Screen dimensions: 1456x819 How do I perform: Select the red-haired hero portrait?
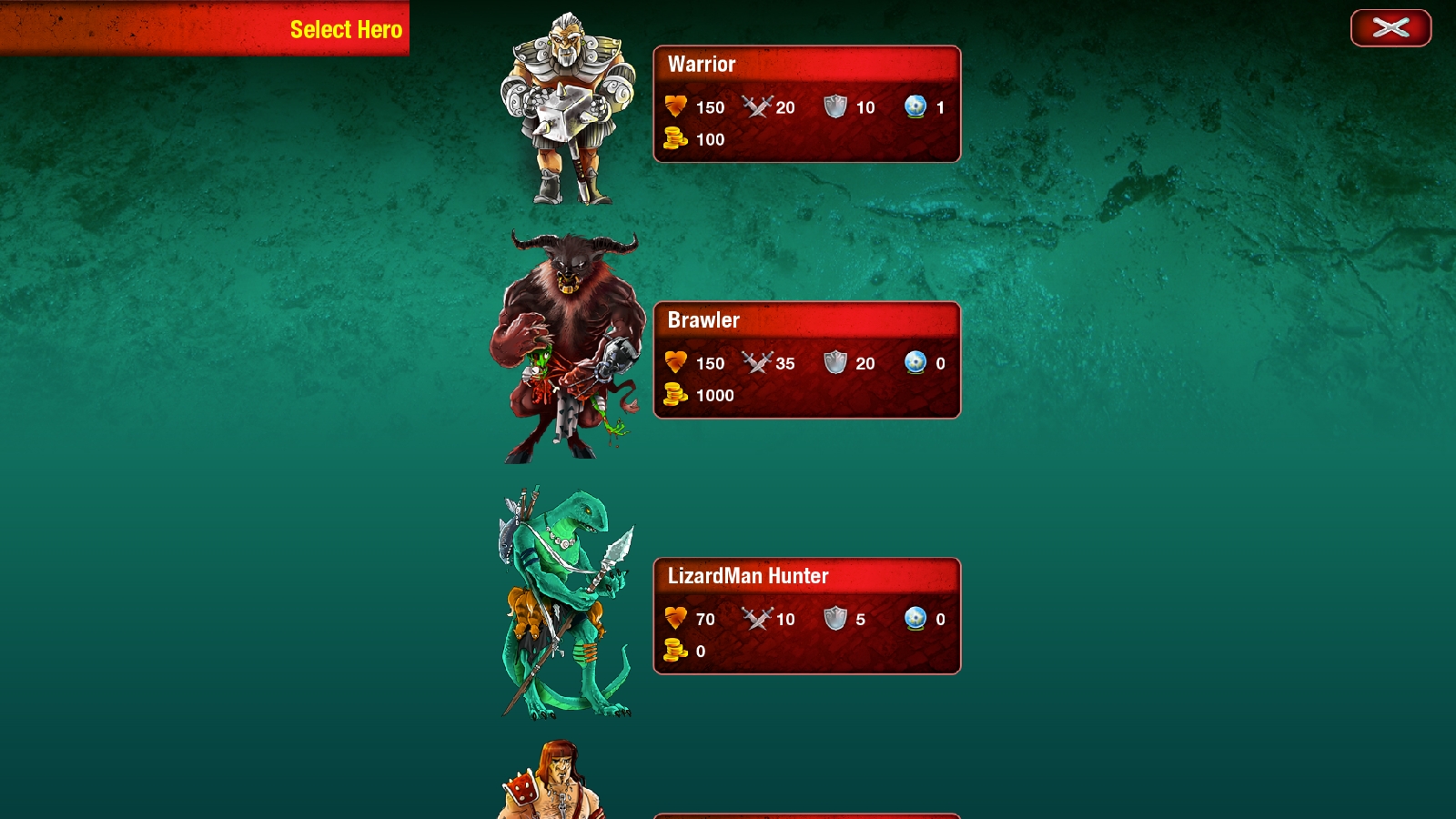coord(552,782)
